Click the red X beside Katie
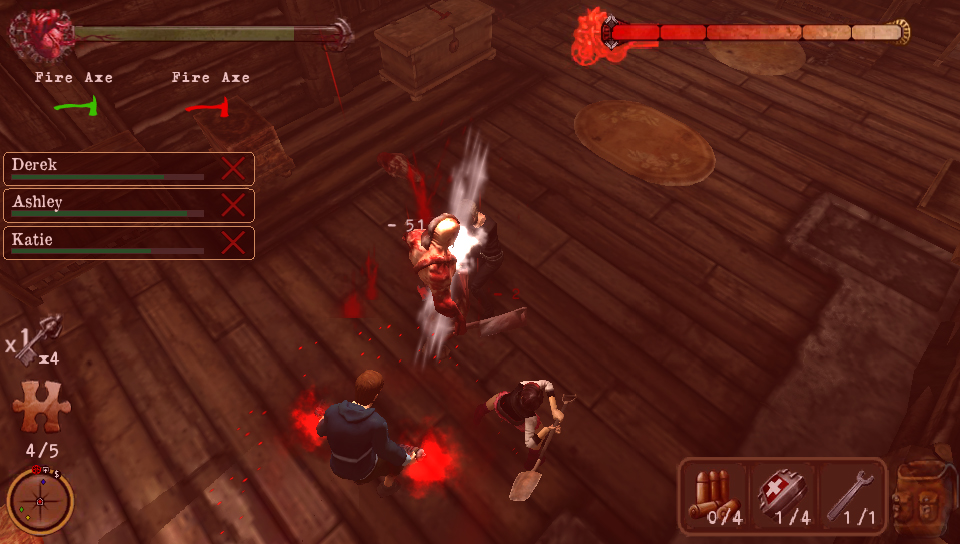This screenshot has height=544, width=960. [x=233, y=243]
